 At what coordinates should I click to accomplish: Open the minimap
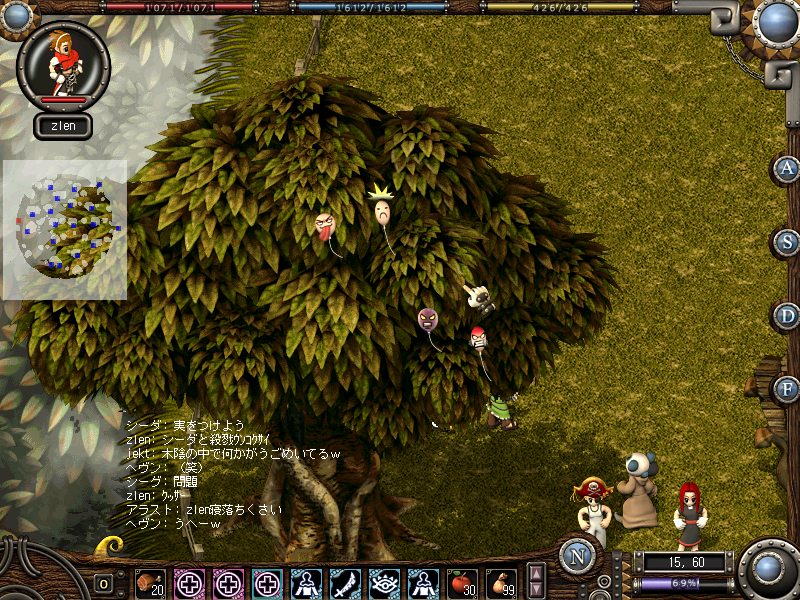(65, 229)
